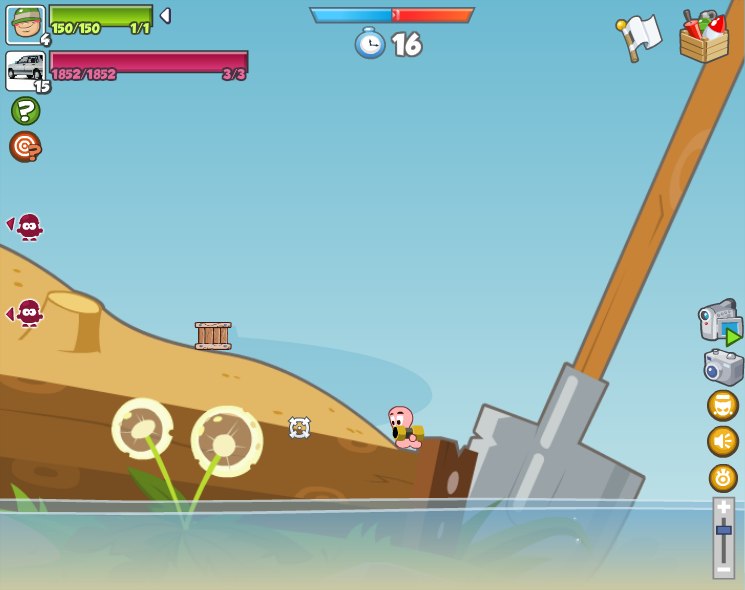Click the white surrender flag
Image resolution: width=745 pixels, height=590 pixels.
(639, 38)
